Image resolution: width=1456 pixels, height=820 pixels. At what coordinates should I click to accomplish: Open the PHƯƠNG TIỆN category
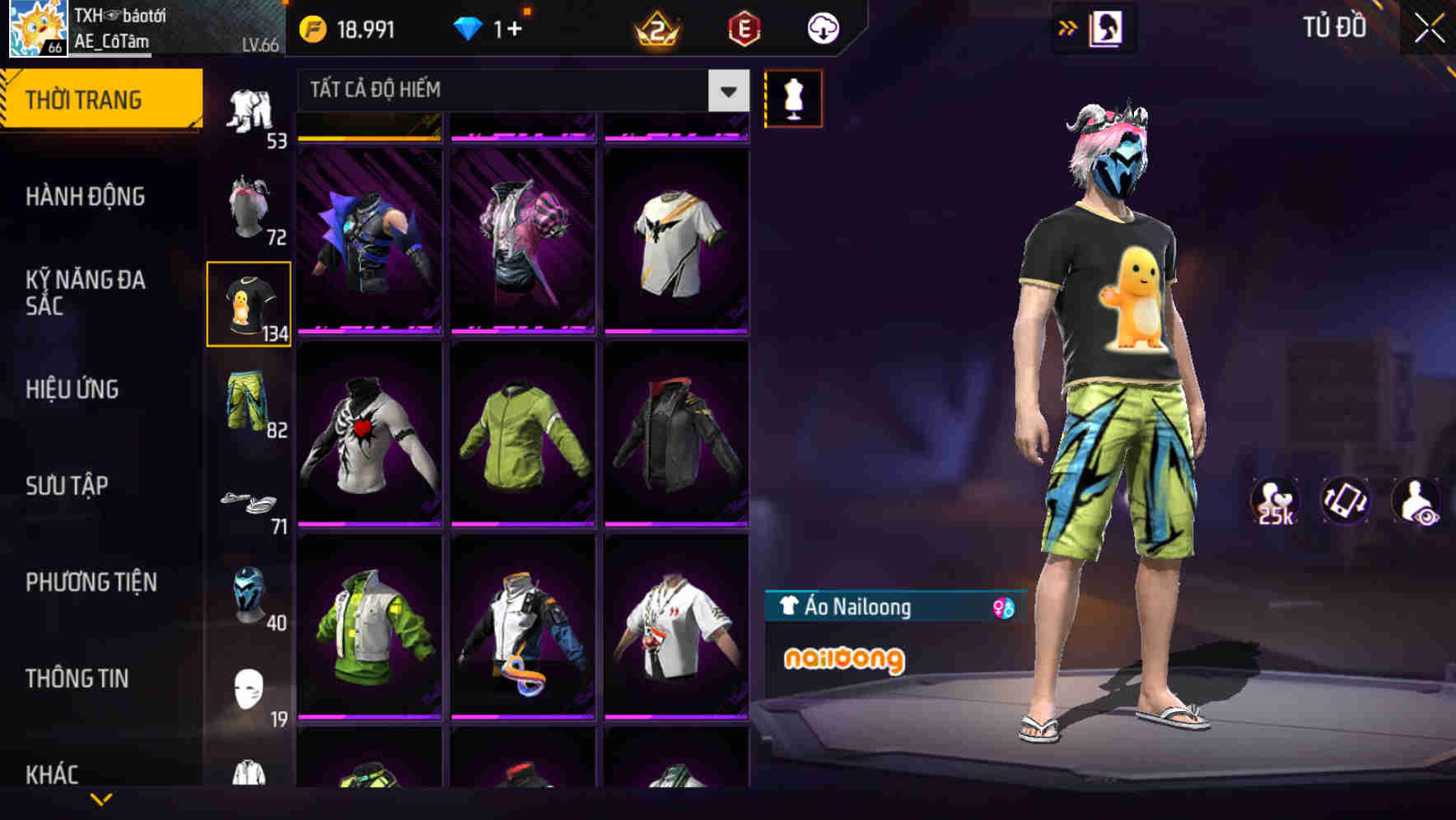pos(91,581)
